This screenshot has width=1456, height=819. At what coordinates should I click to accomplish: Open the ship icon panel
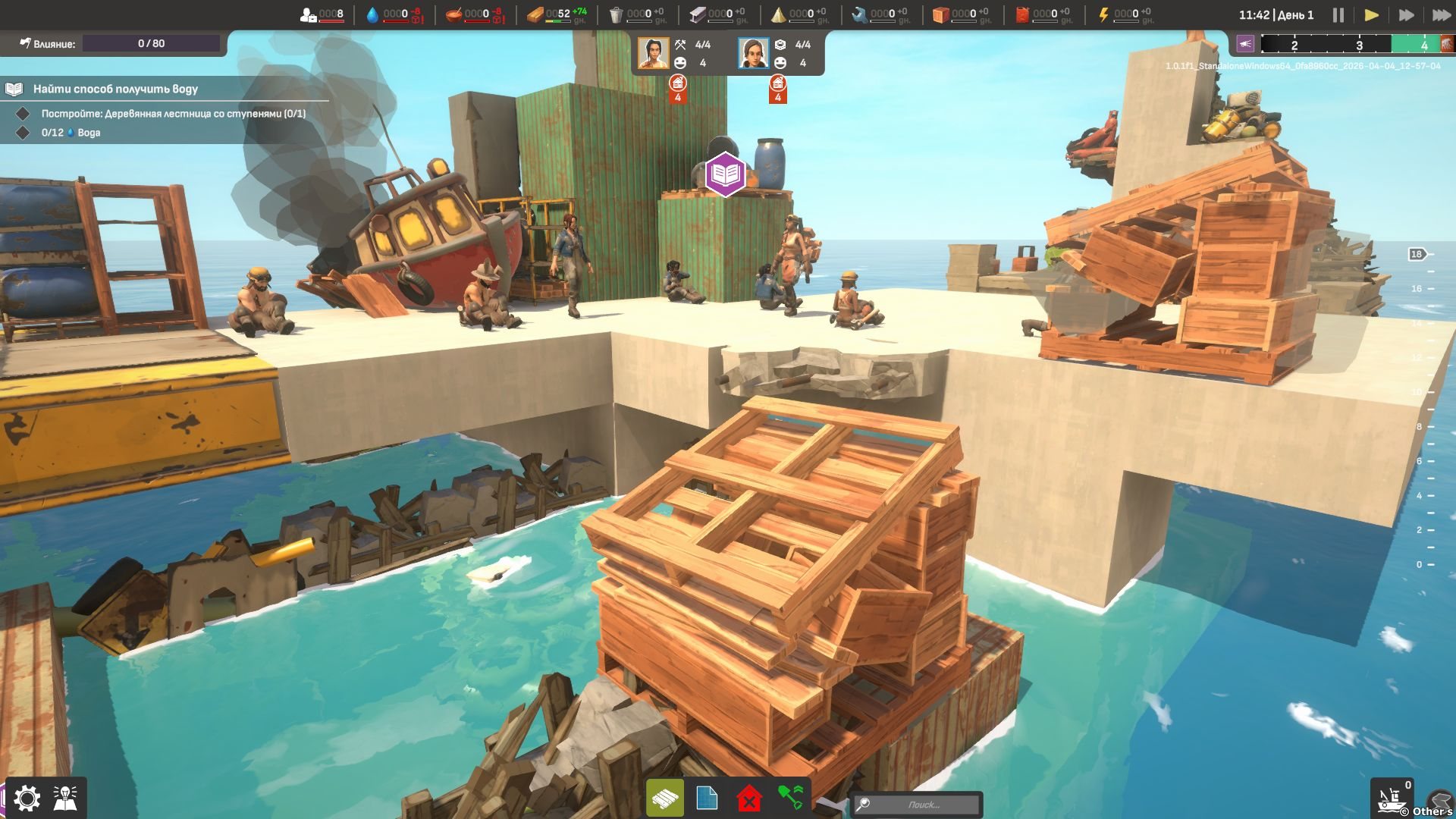(1391, 798)
